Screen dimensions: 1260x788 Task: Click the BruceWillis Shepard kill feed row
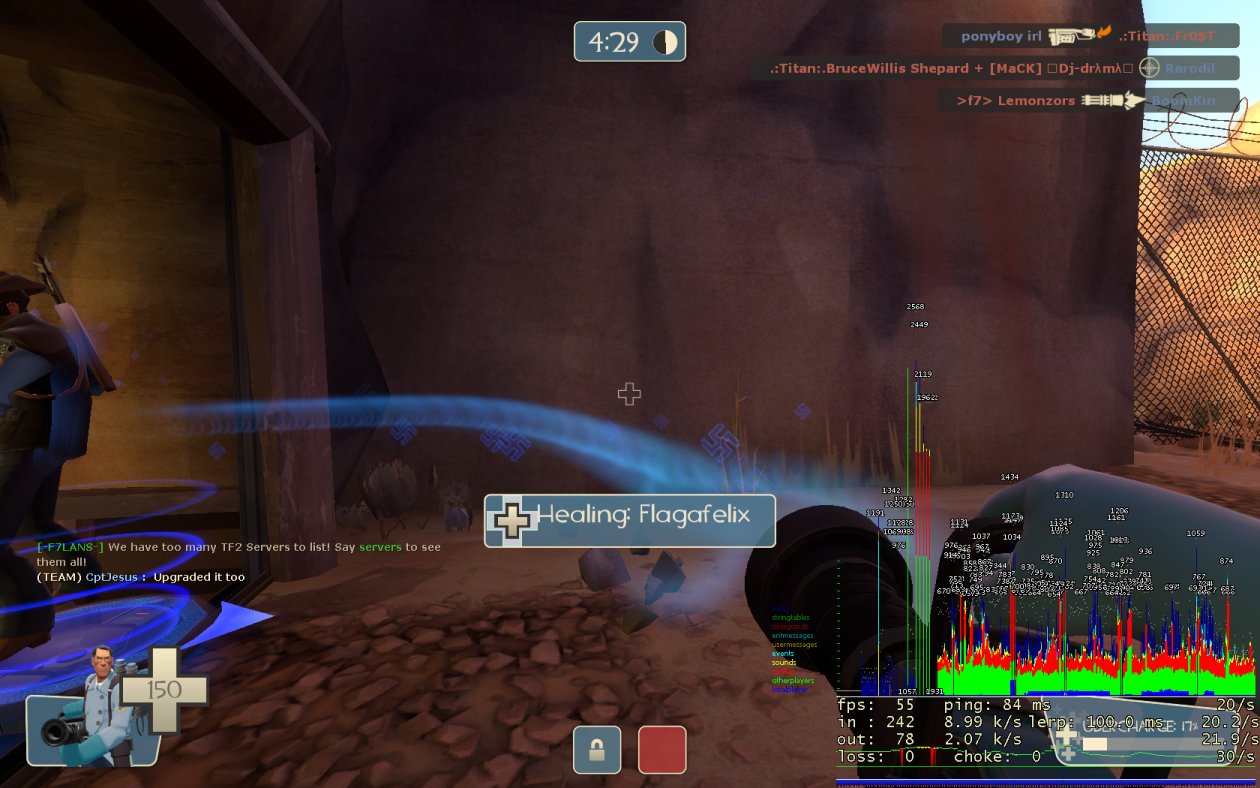tap(995, 68)
